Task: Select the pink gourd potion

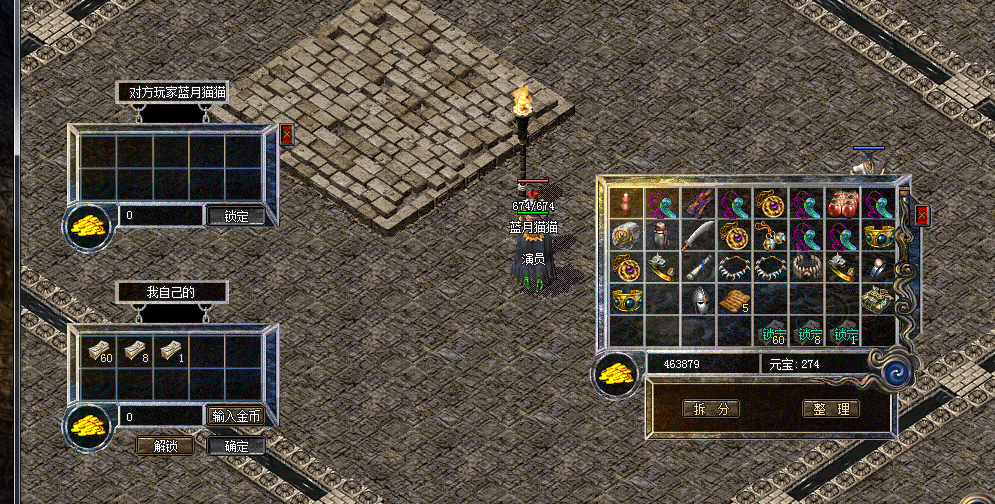Action: [x=627, y=203]
